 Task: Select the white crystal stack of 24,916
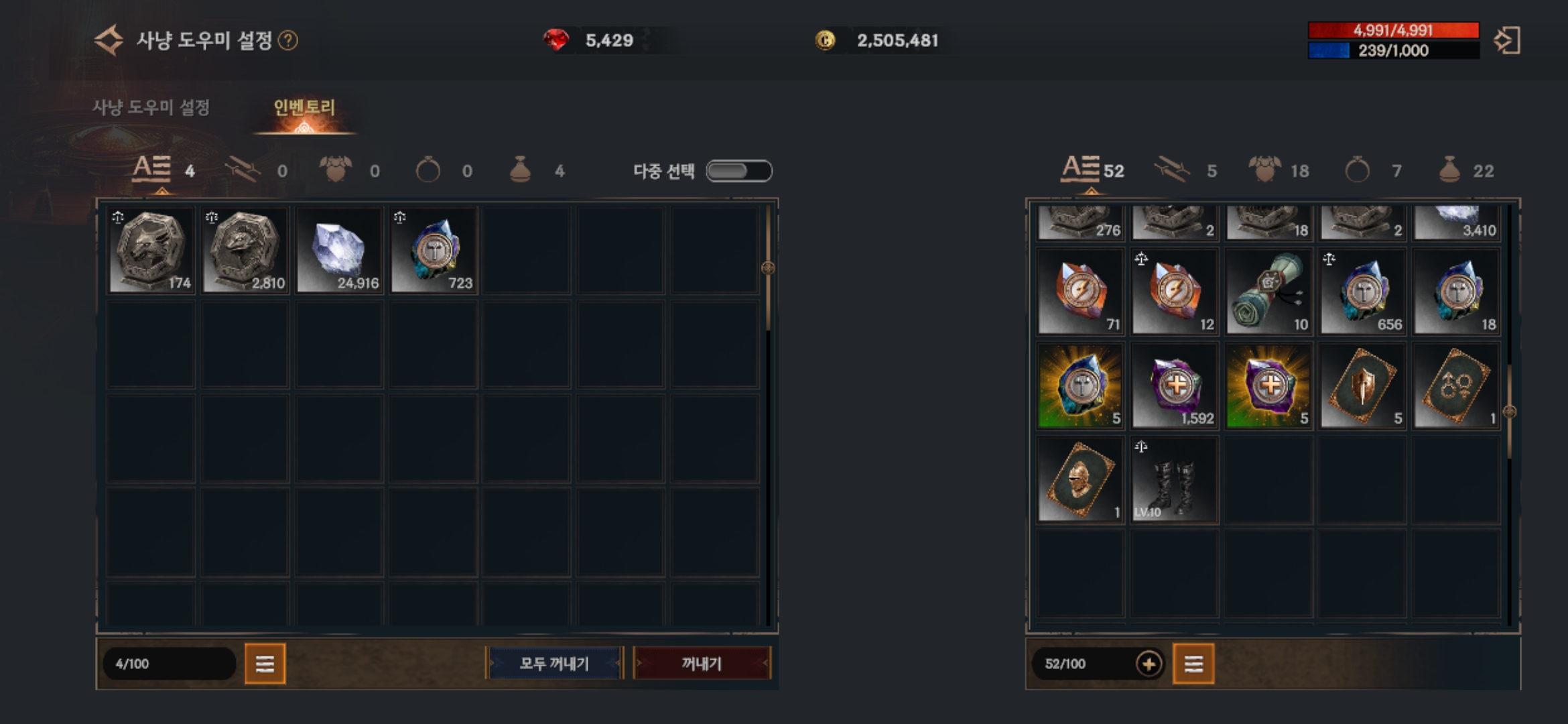point(340,251)
